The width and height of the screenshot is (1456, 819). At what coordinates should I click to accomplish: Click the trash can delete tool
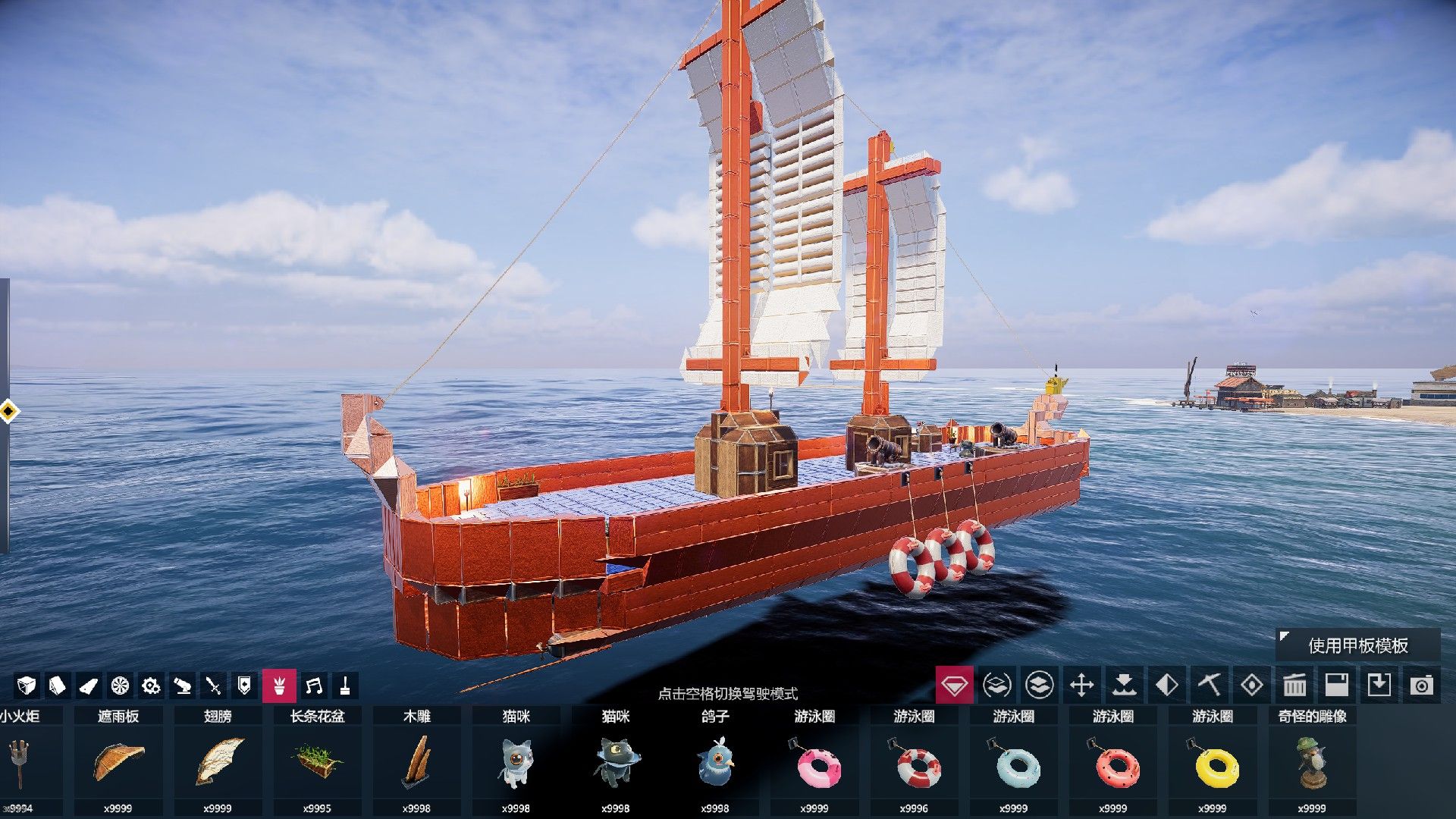tap(1294, 686)
